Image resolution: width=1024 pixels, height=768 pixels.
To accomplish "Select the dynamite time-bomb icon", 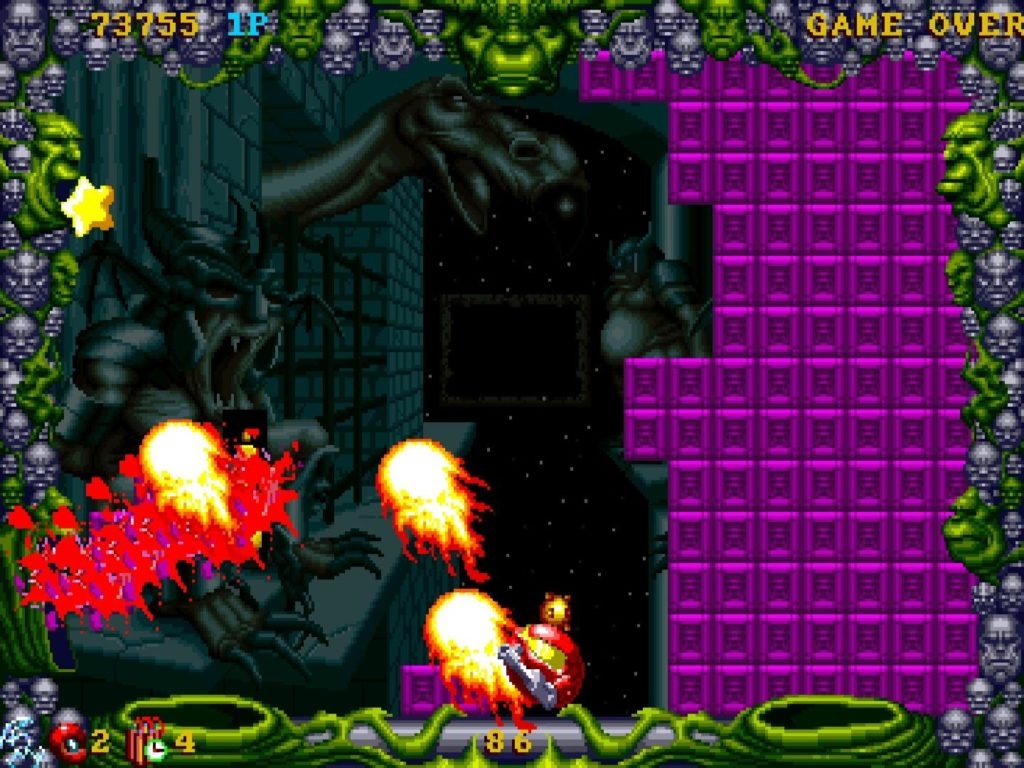I will pos(148,740).
